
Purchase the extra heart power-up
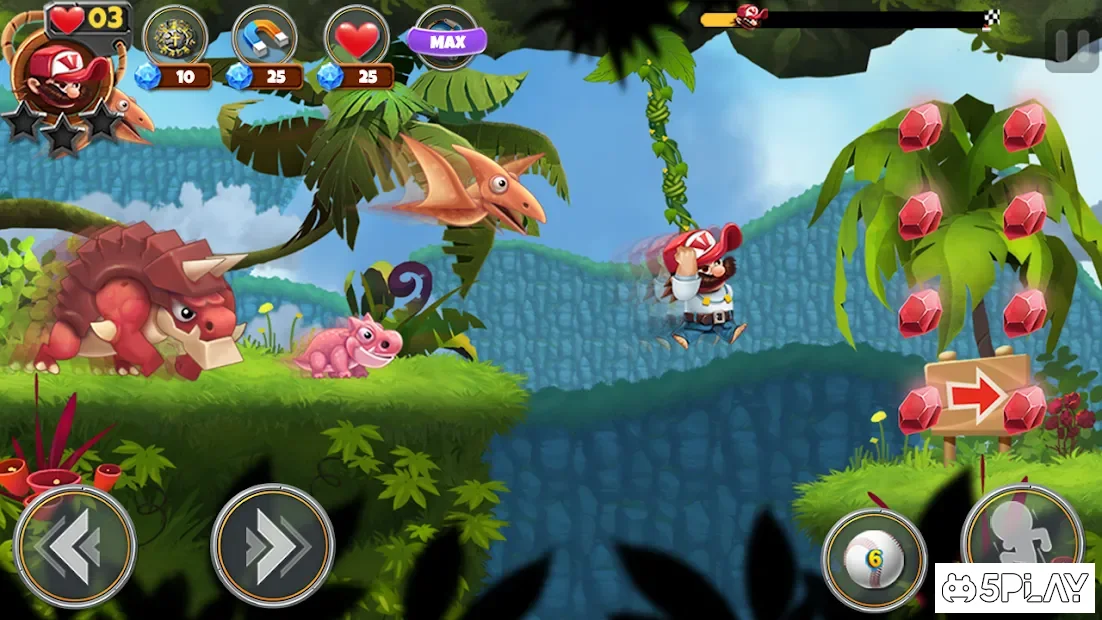click(357, 40)
